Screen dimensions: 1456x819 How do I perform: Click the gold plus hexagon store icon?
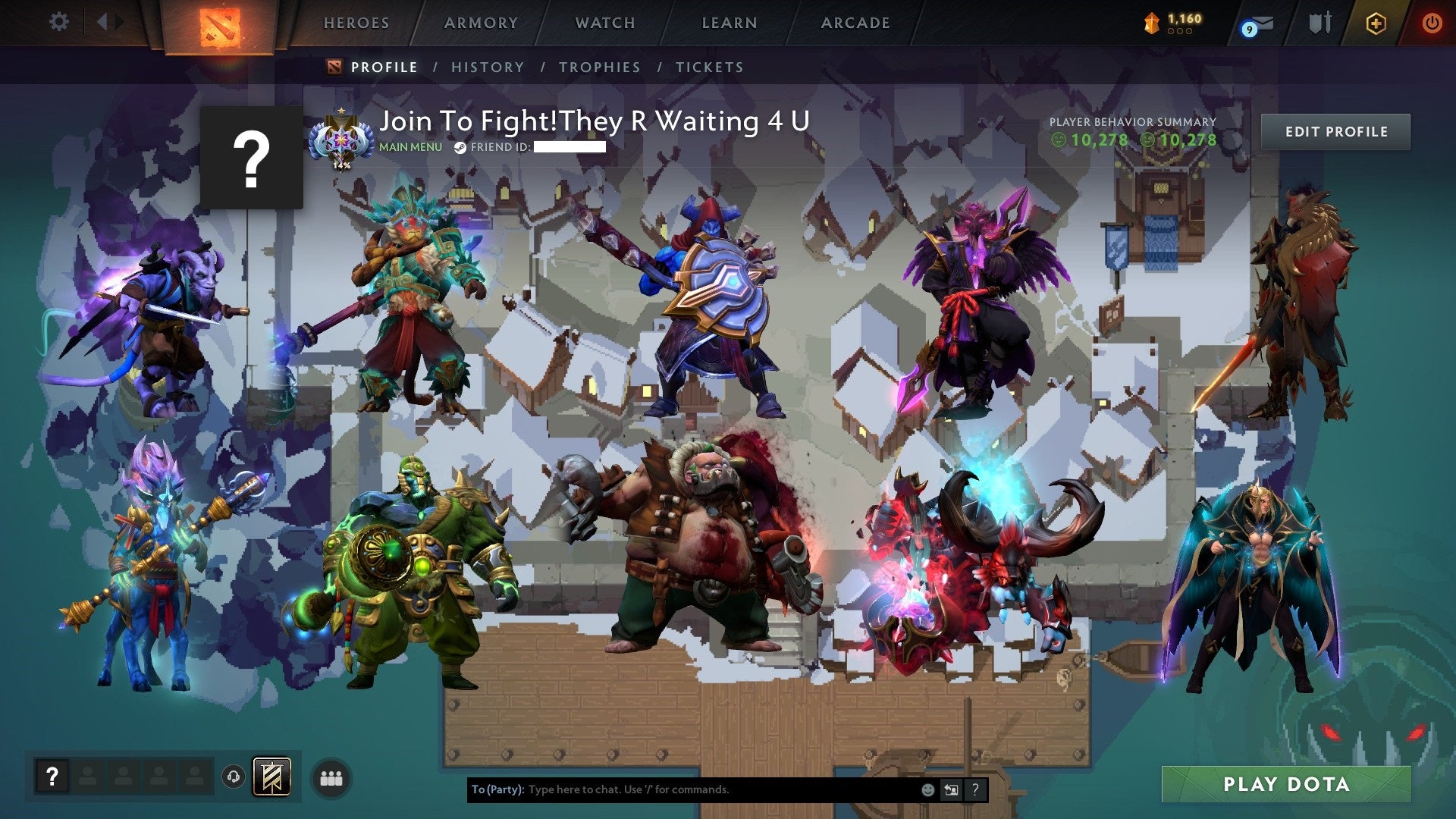[1376, 24]
